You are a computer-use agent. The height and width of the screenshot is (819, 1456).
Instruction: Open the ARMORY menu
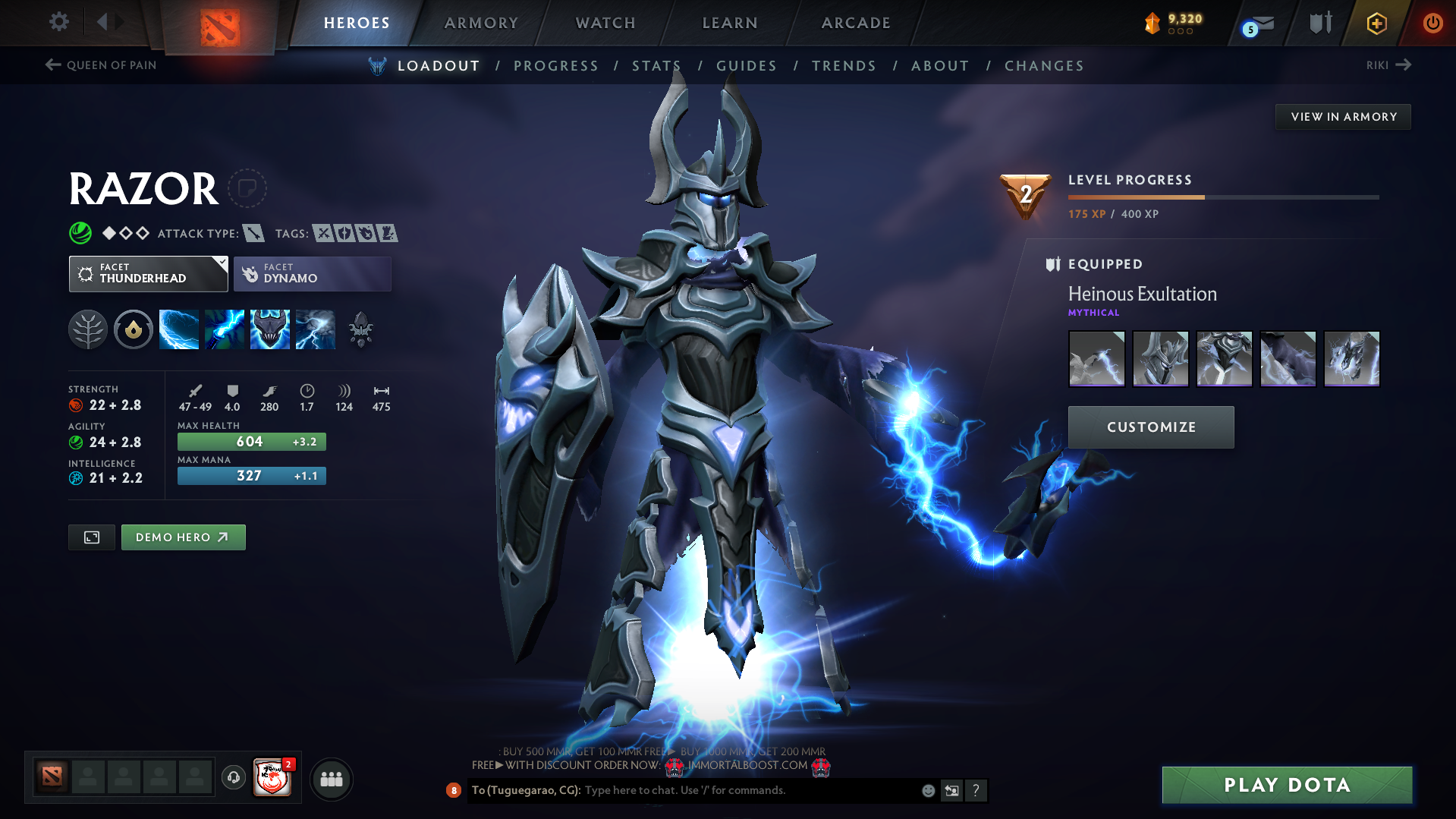pyautogui.click(x=481, y=23)
